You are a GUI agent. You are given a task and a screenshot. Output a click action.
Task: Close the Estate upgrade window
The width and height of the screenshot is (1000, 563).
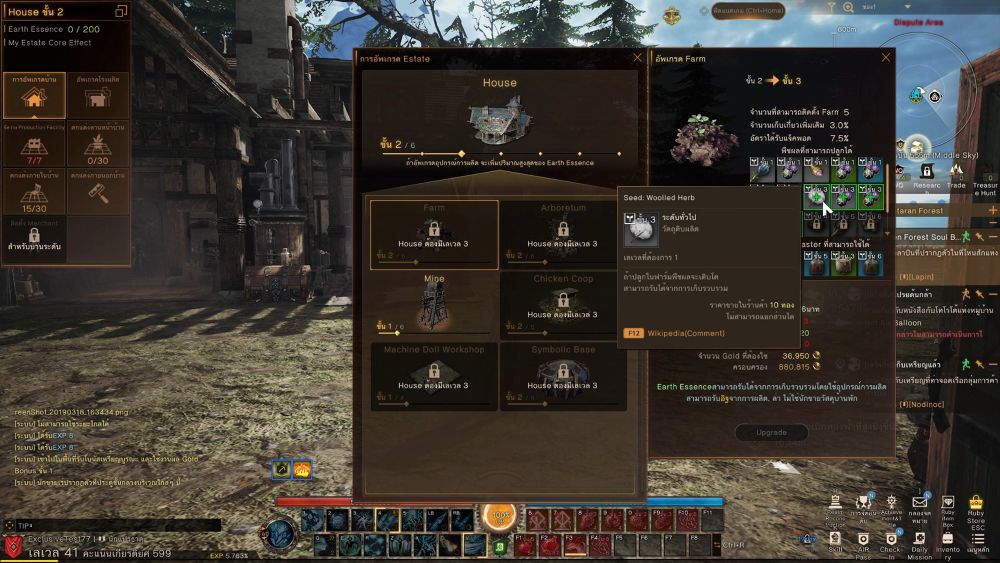(637, 58)
